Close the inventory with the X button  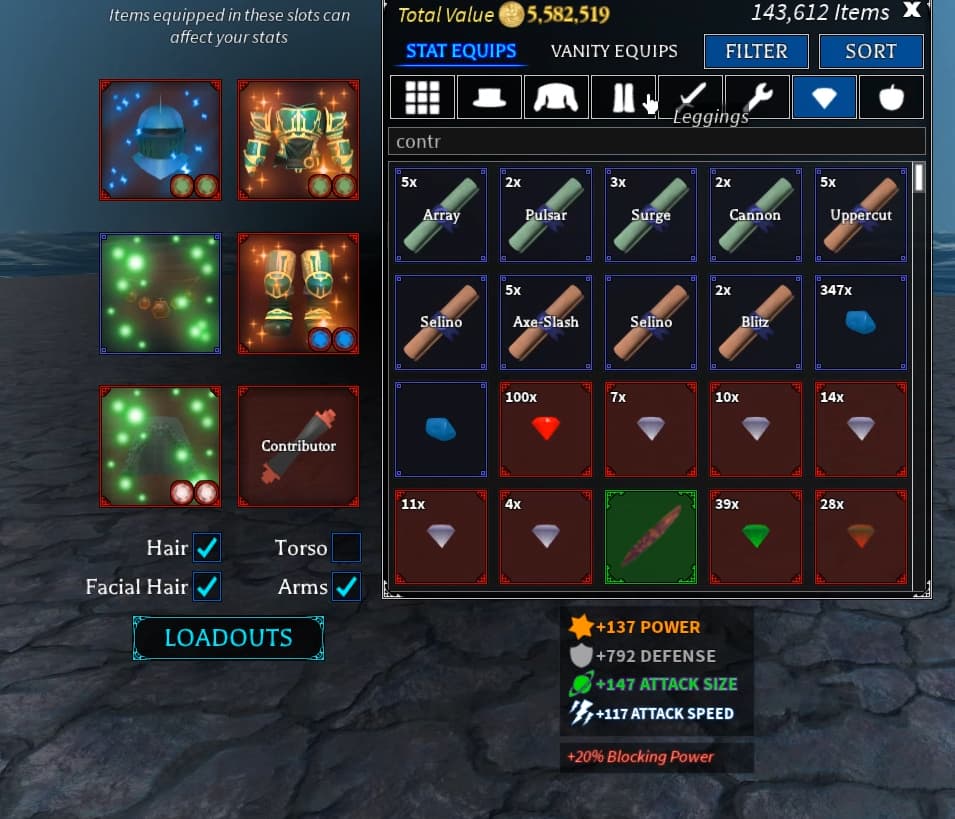point(911,11)
